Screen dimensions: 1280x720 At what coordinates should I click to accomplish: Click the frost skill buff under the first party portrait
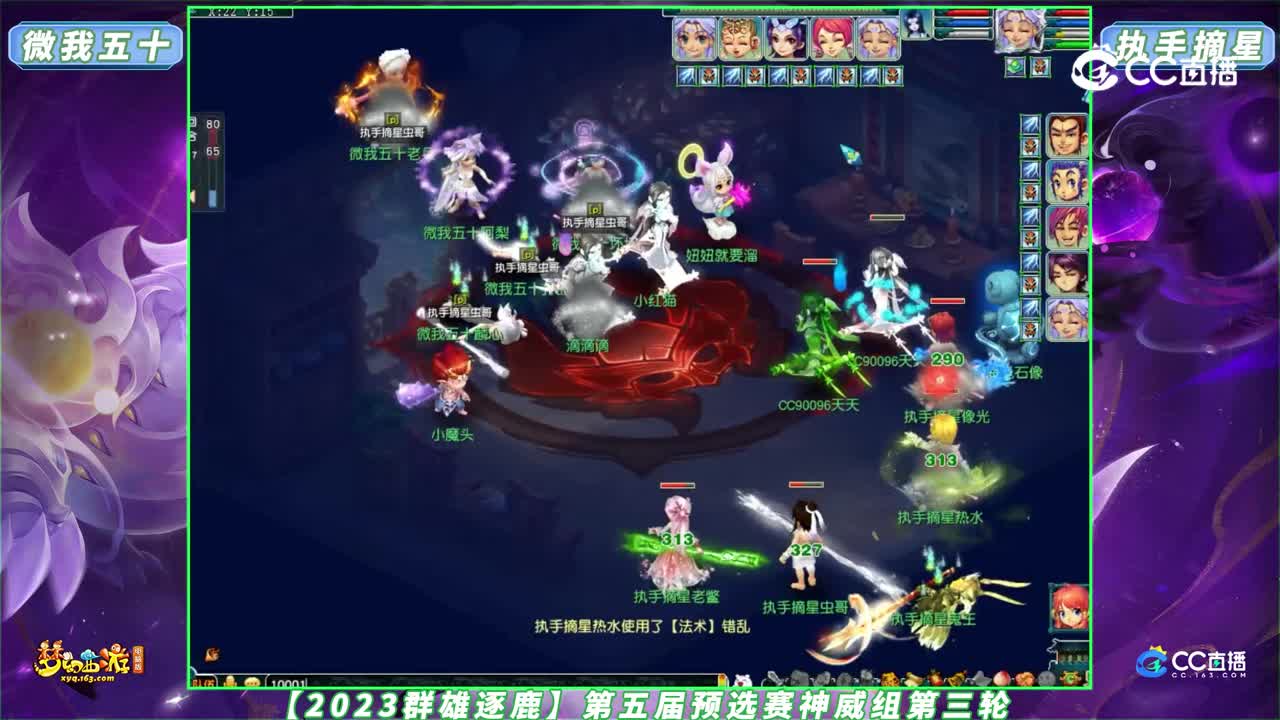click(685, 74)
